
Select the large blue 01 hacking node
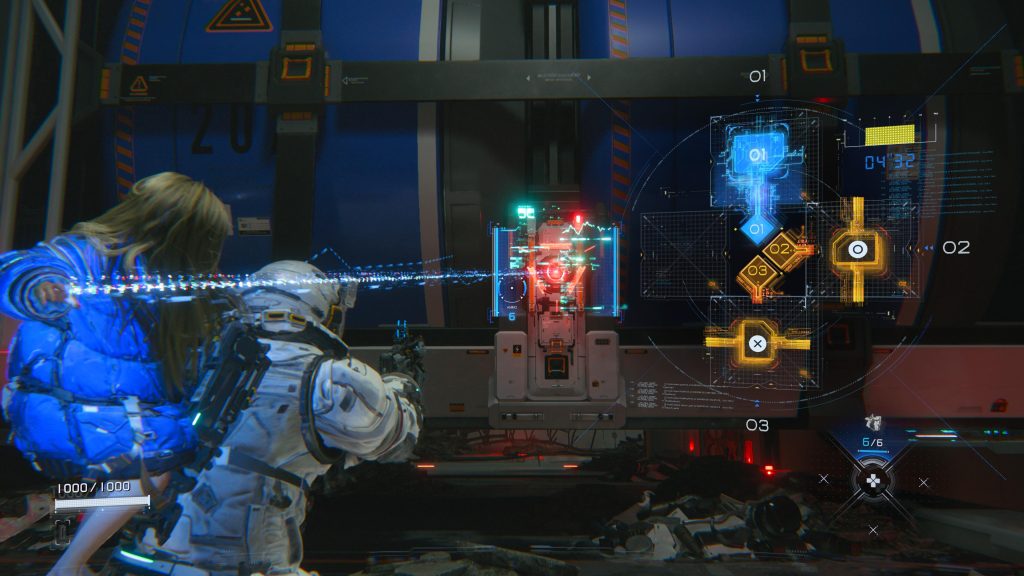tap(757, 157)
